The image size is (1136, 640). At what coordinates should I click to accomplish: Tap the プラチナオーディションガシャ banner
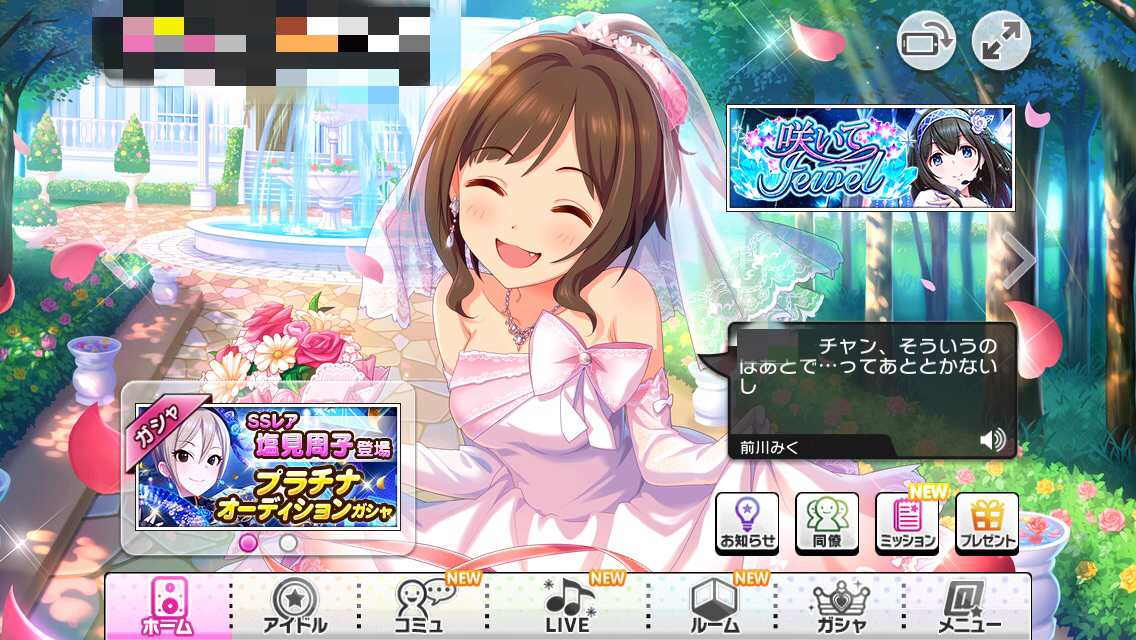(267, 467)
